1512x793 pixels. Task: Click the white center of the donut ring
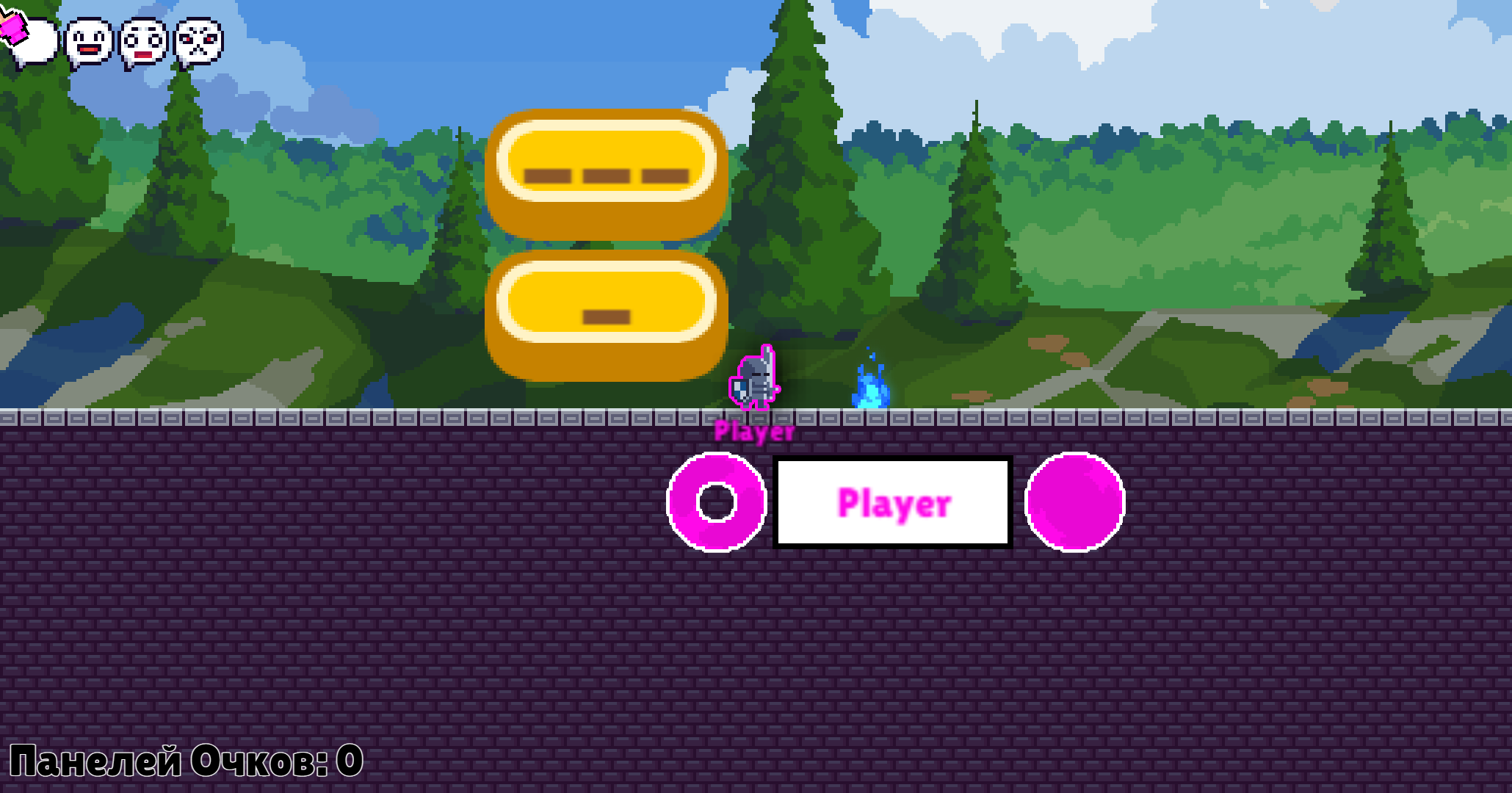tap(716, 501)
